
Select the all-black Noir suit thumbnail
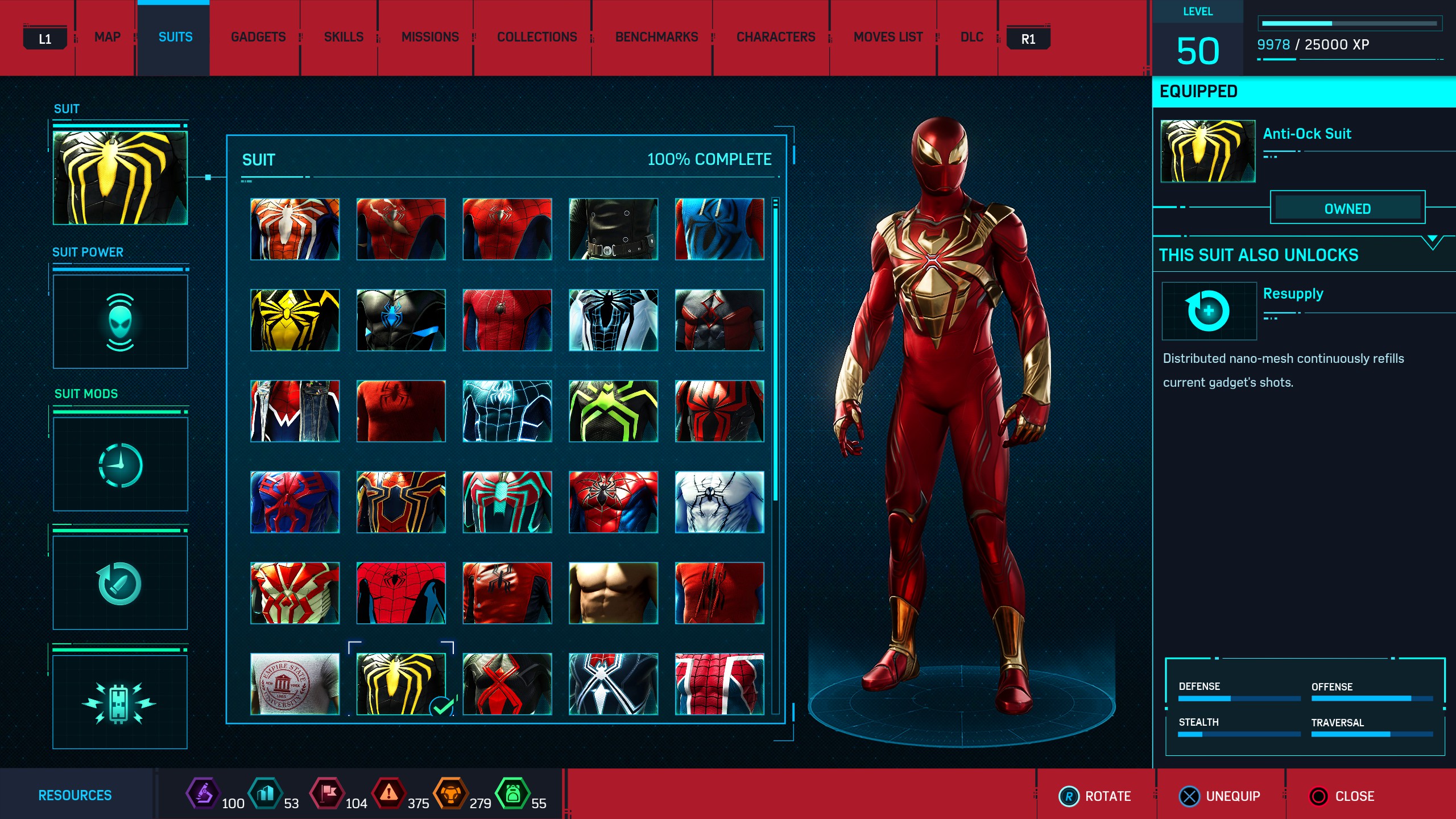pos(613,229)
